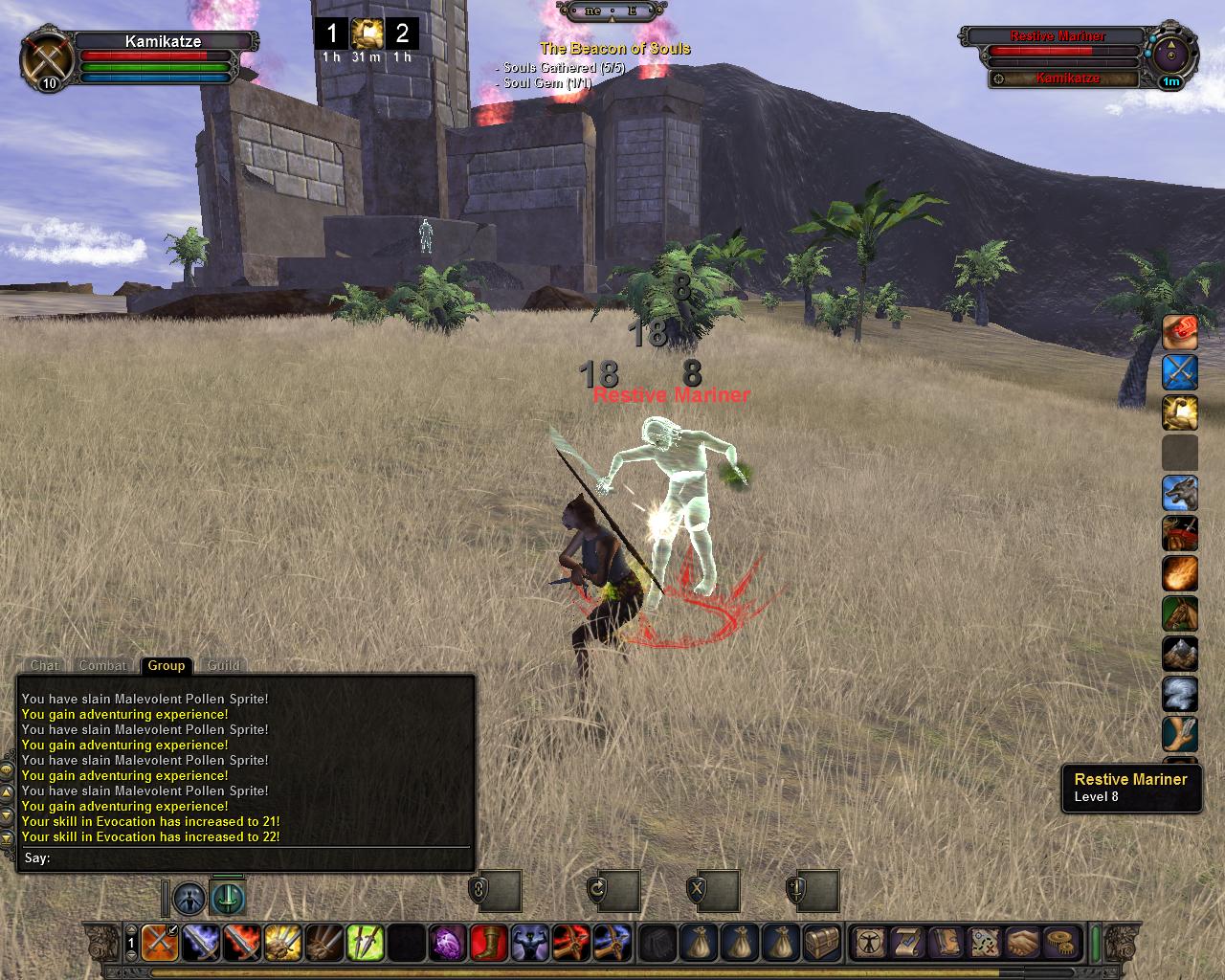Screen dimensions: 1225x980
Task: Select the flexing arm buff icon
Action: pyautogui.click(x=1180, y=413)
